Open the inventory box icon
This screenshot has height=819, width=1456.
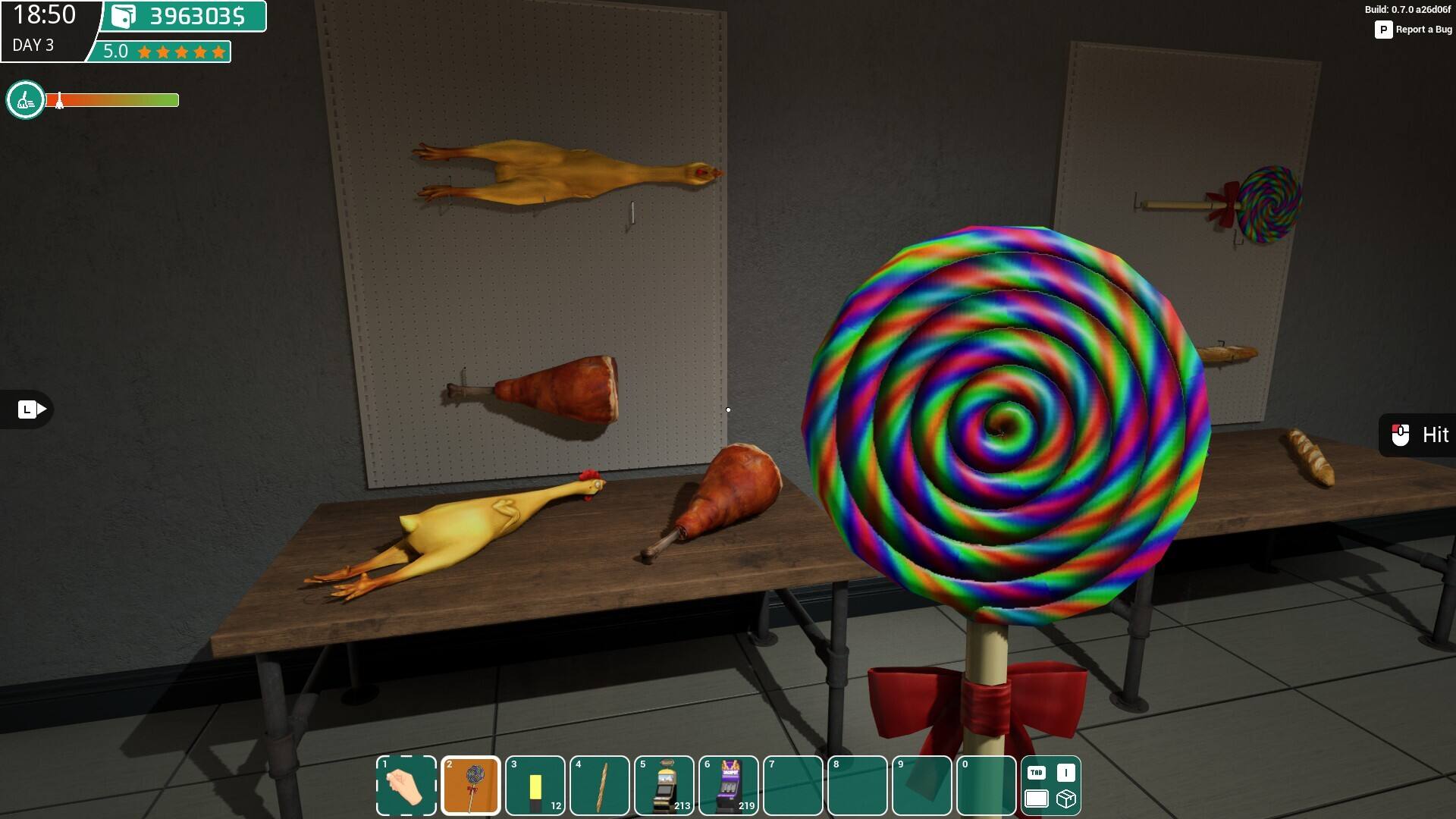click(1065, 799)
